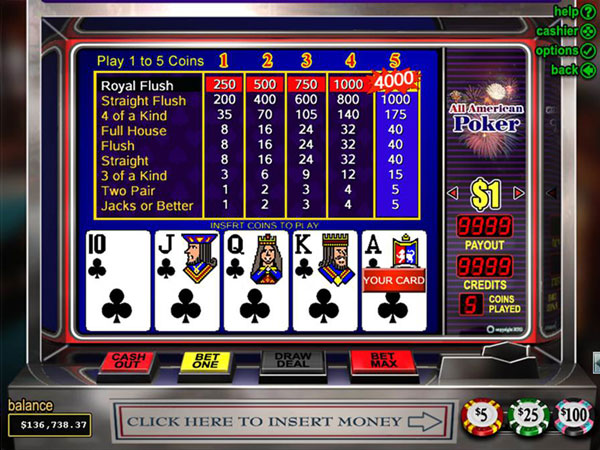Activate the Draw Deal button
The width and height of the screenshot is (600, 450).
pyautogui.click(x=290, y=362)
